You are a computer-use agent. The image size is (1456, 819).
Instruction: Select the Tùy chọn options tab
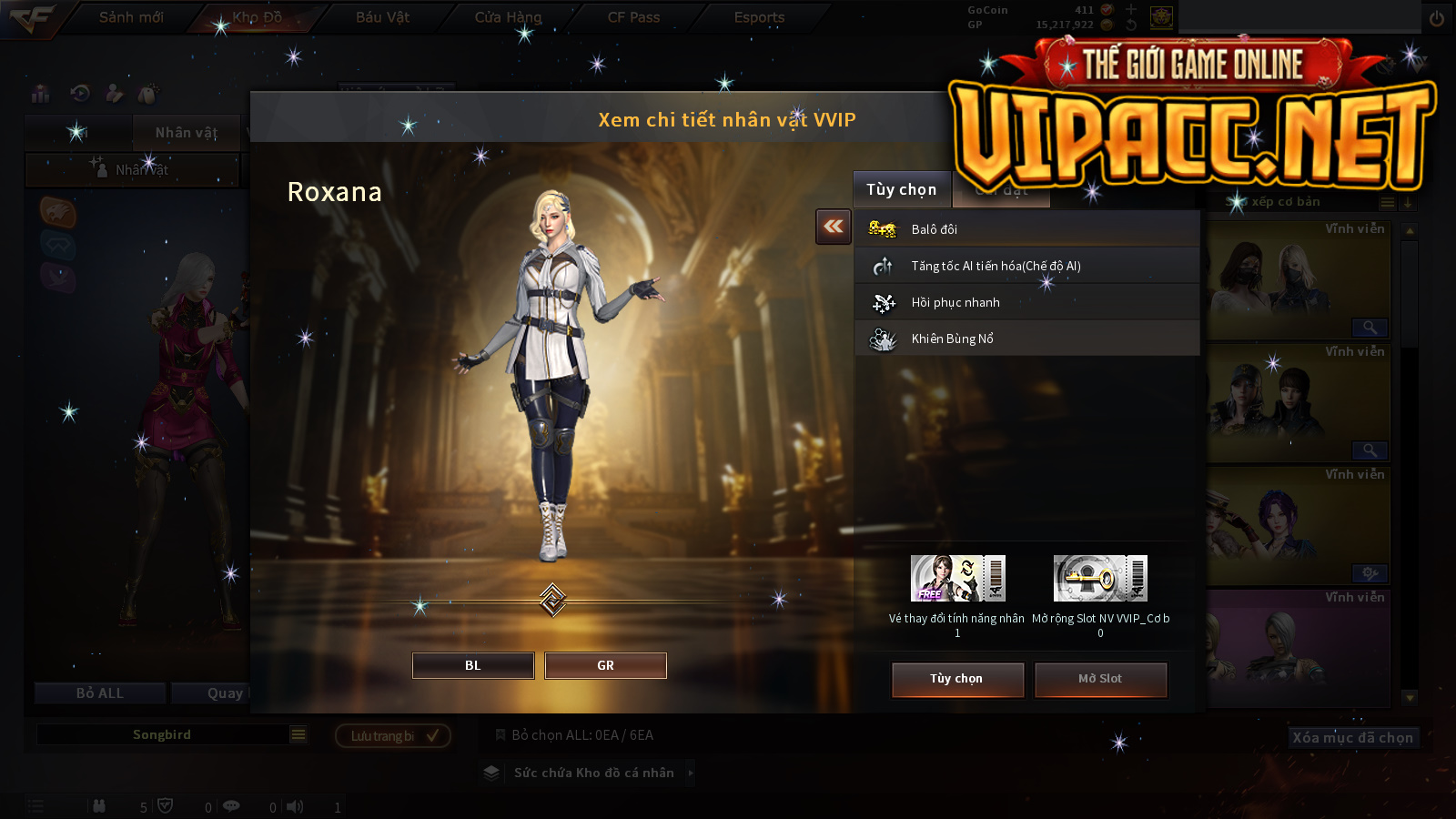[901, 189]
